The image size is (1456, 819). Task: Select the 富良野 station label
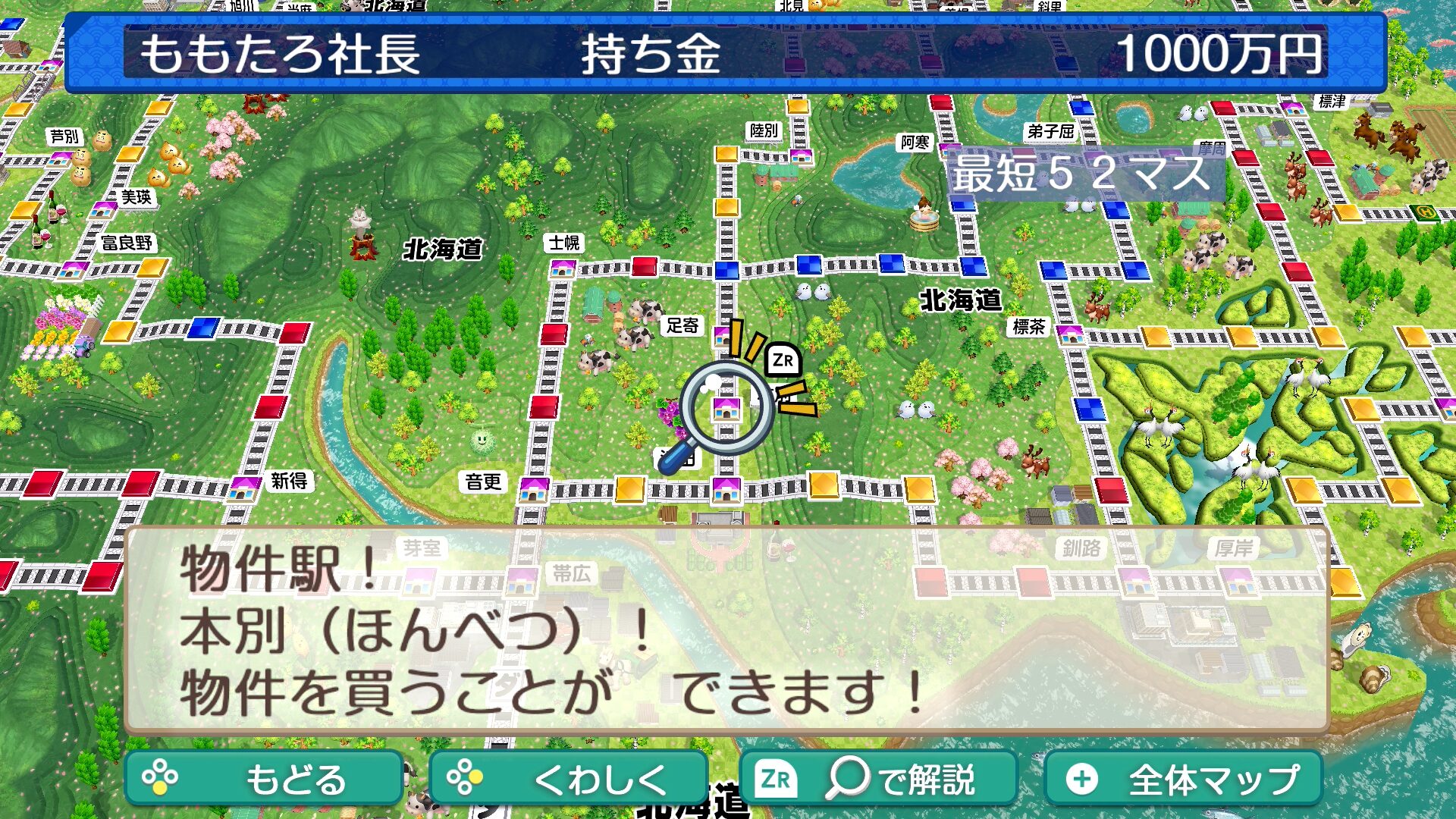pos(127,243)
